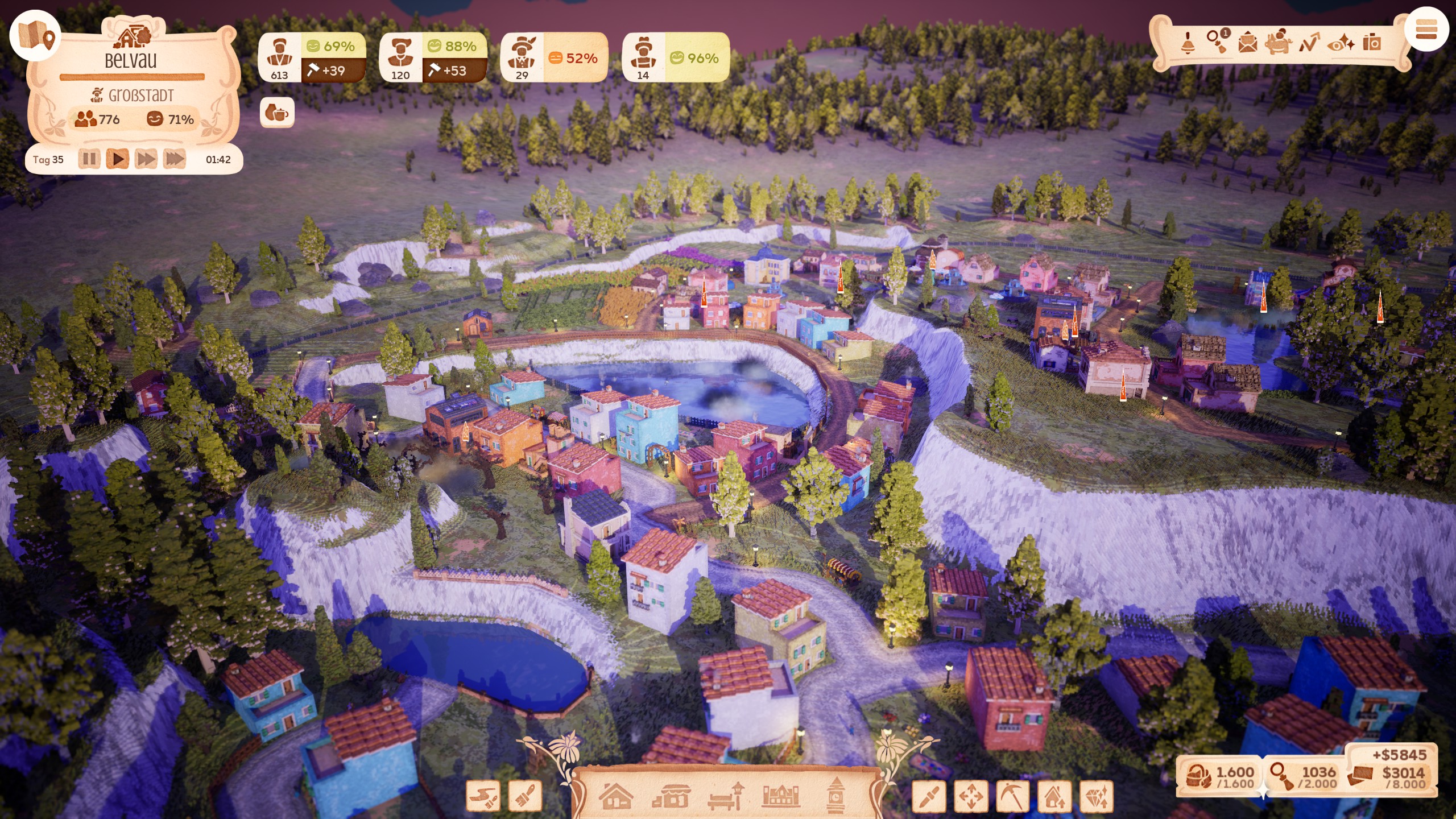Enter camera photo mode

(x=1372, y=43)
